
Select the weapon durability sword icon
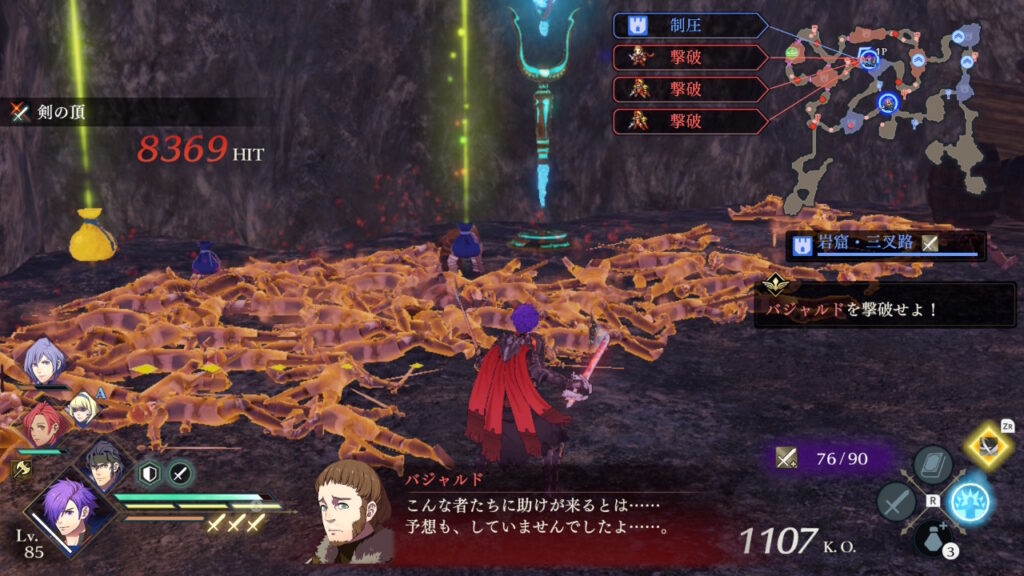(787, 458)
